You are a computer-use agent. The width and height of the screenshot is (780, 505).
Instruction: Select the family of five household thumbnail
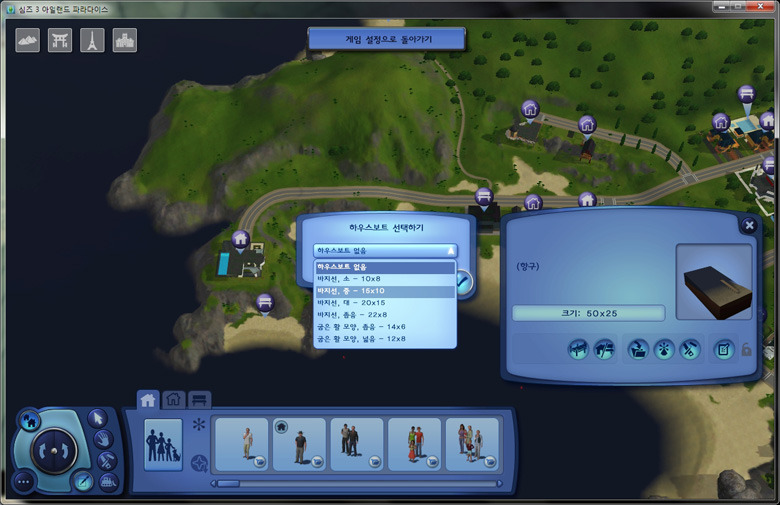(x=472, y=444)
